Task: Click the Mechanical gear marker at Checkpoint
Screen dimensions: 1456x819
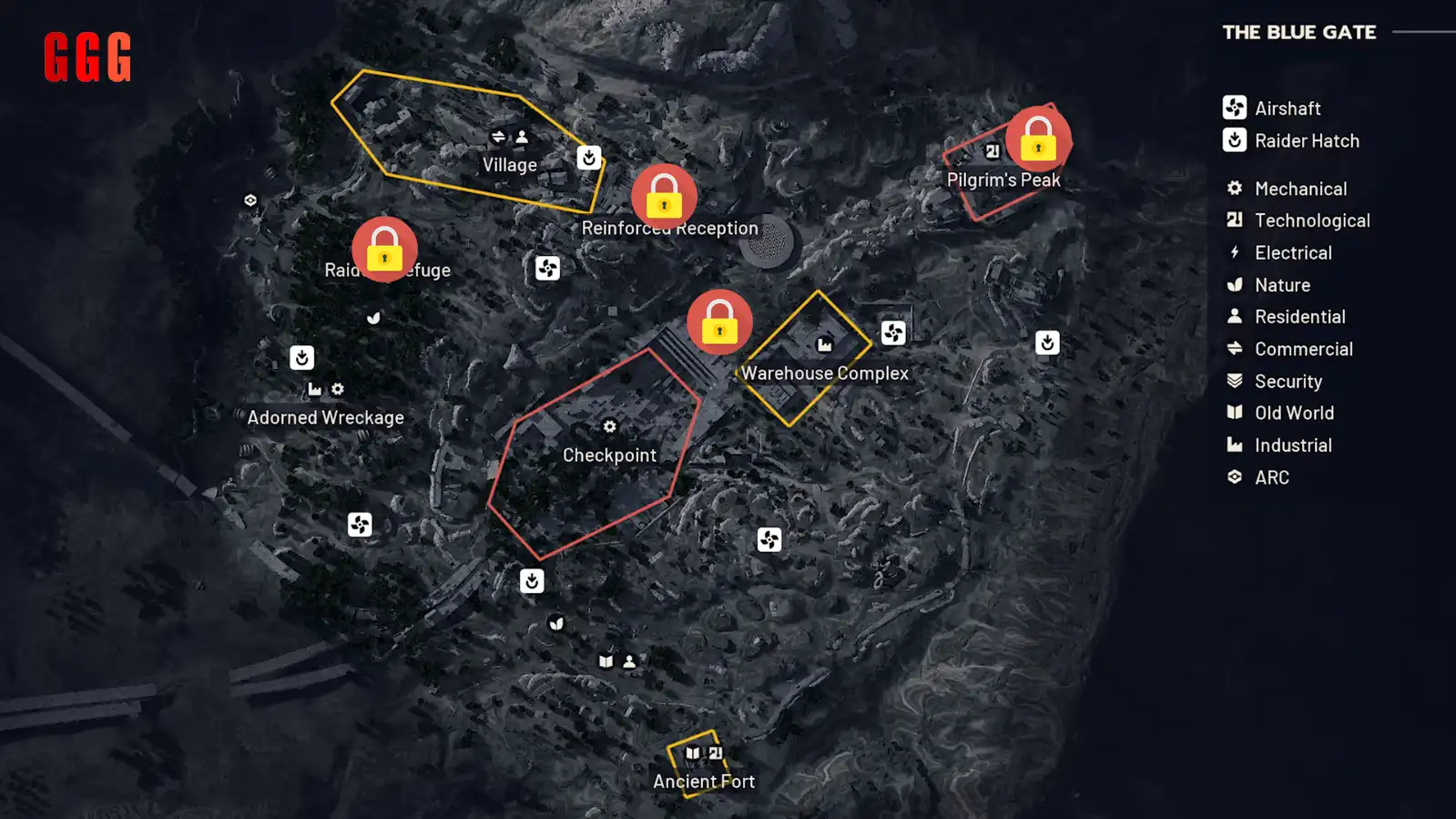Action: point(609,425)
